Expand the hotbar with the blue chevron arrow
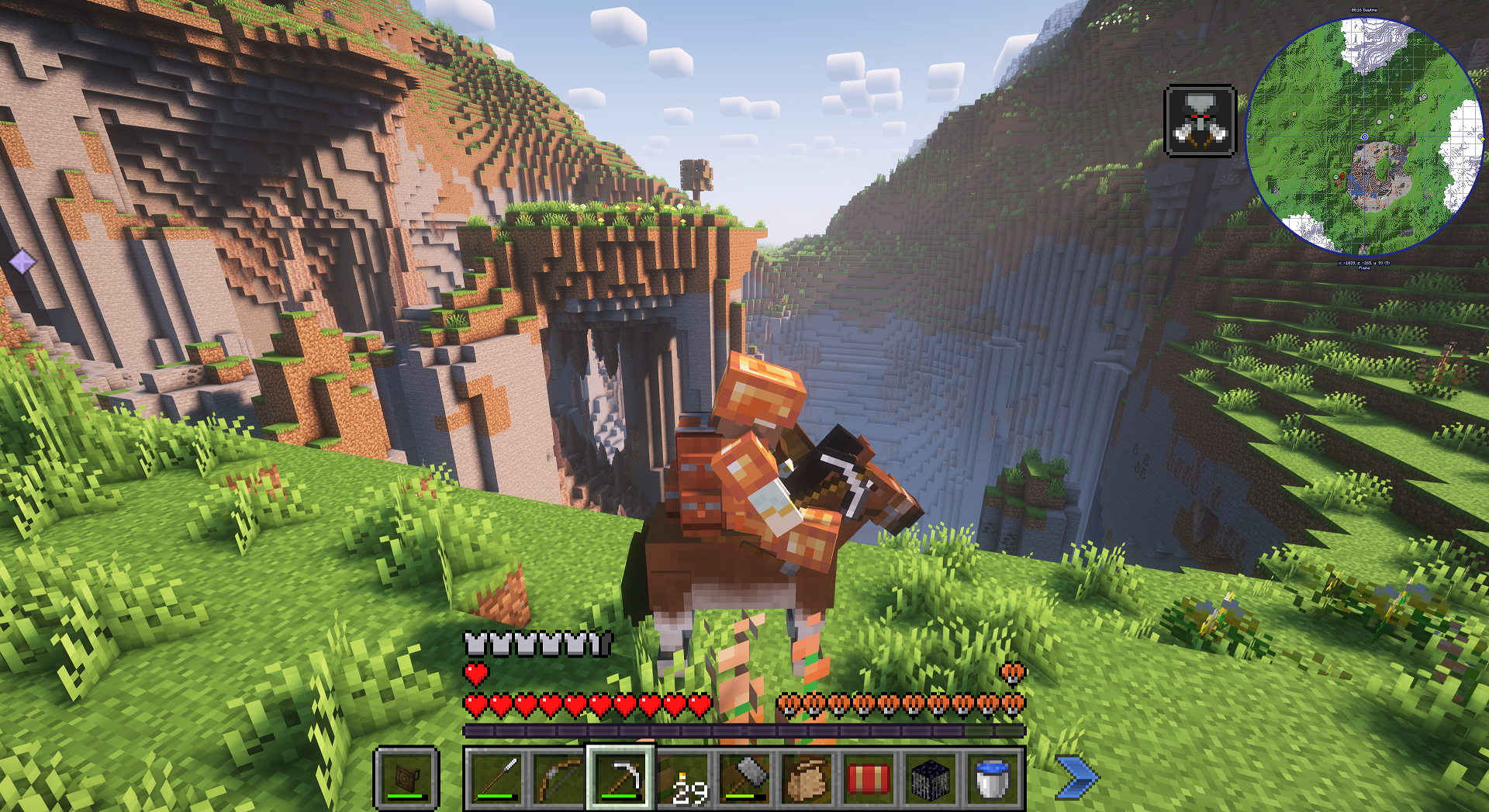 [x=1078, y=776]
